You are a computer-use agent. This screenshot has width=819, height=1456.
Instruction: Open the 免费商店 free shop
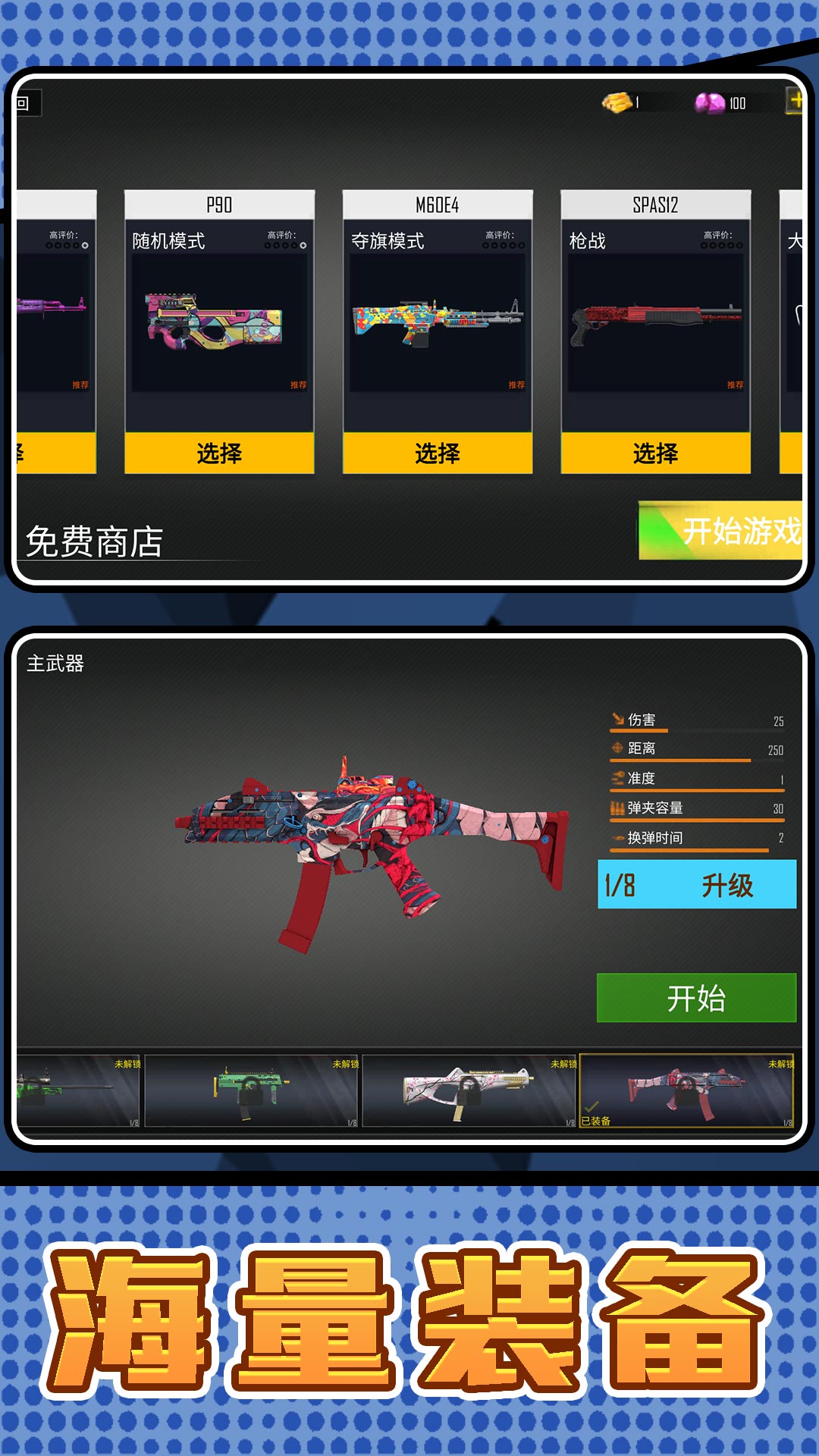tap(95, 541)
